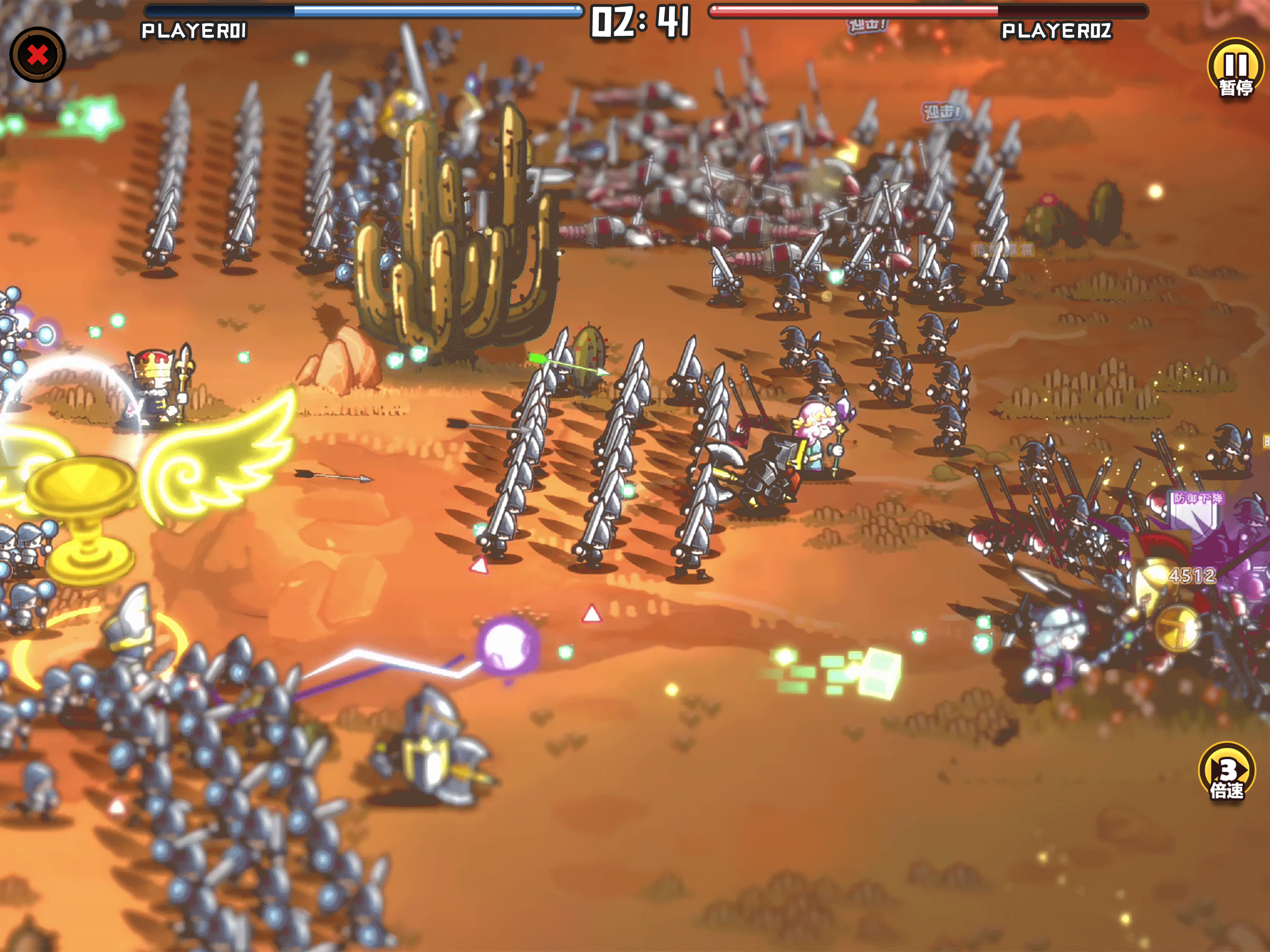1270x952 pixels.
Task: Pause the battle with the 暂停 button
Action: click(x=1236, y=69)
